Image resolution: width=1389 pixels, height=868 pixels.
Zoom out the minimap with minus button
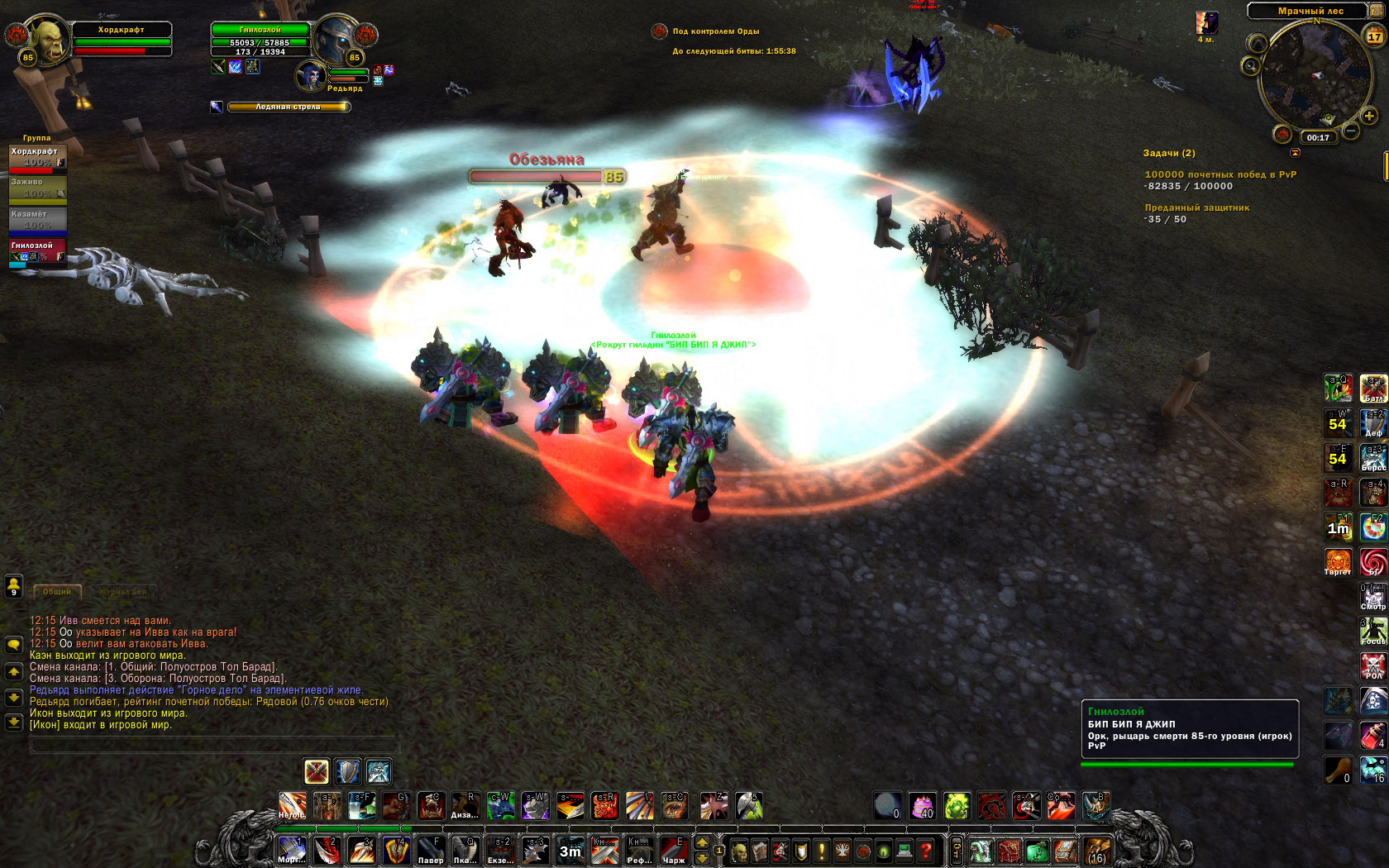(1351, 131)
